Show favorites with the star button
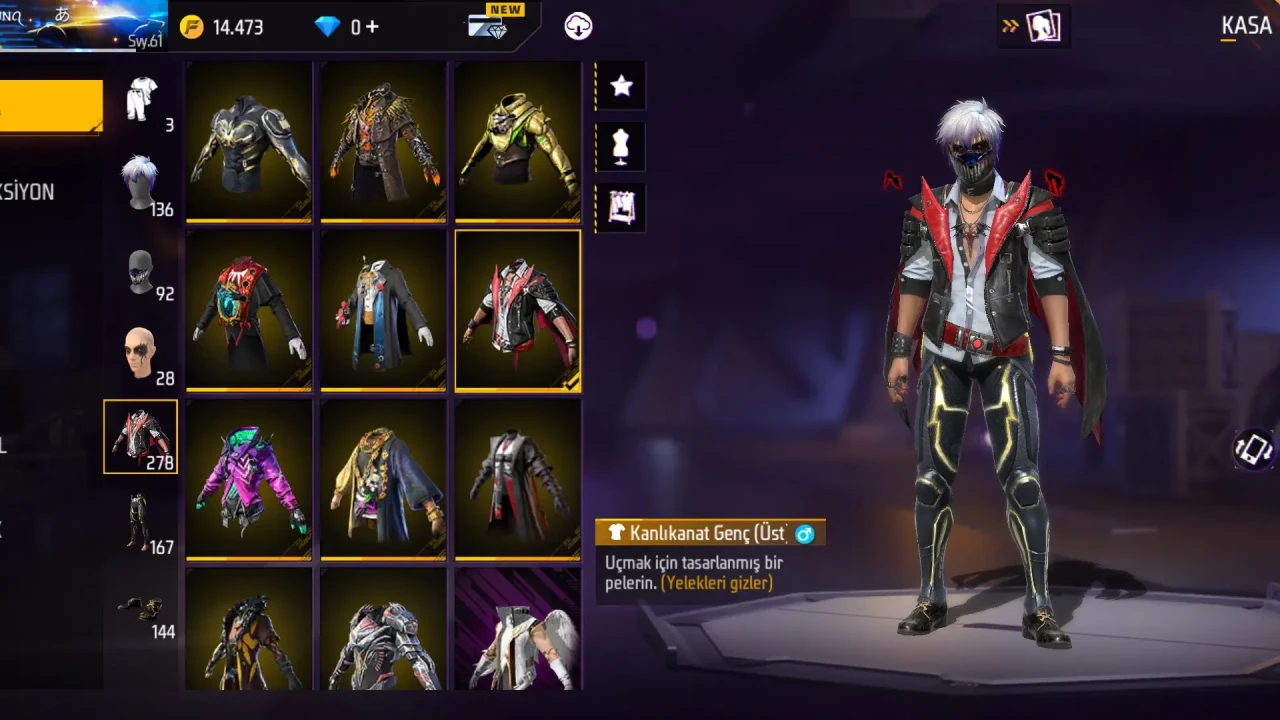Viewport: 1280px width, 720px height. click(621, 86)
